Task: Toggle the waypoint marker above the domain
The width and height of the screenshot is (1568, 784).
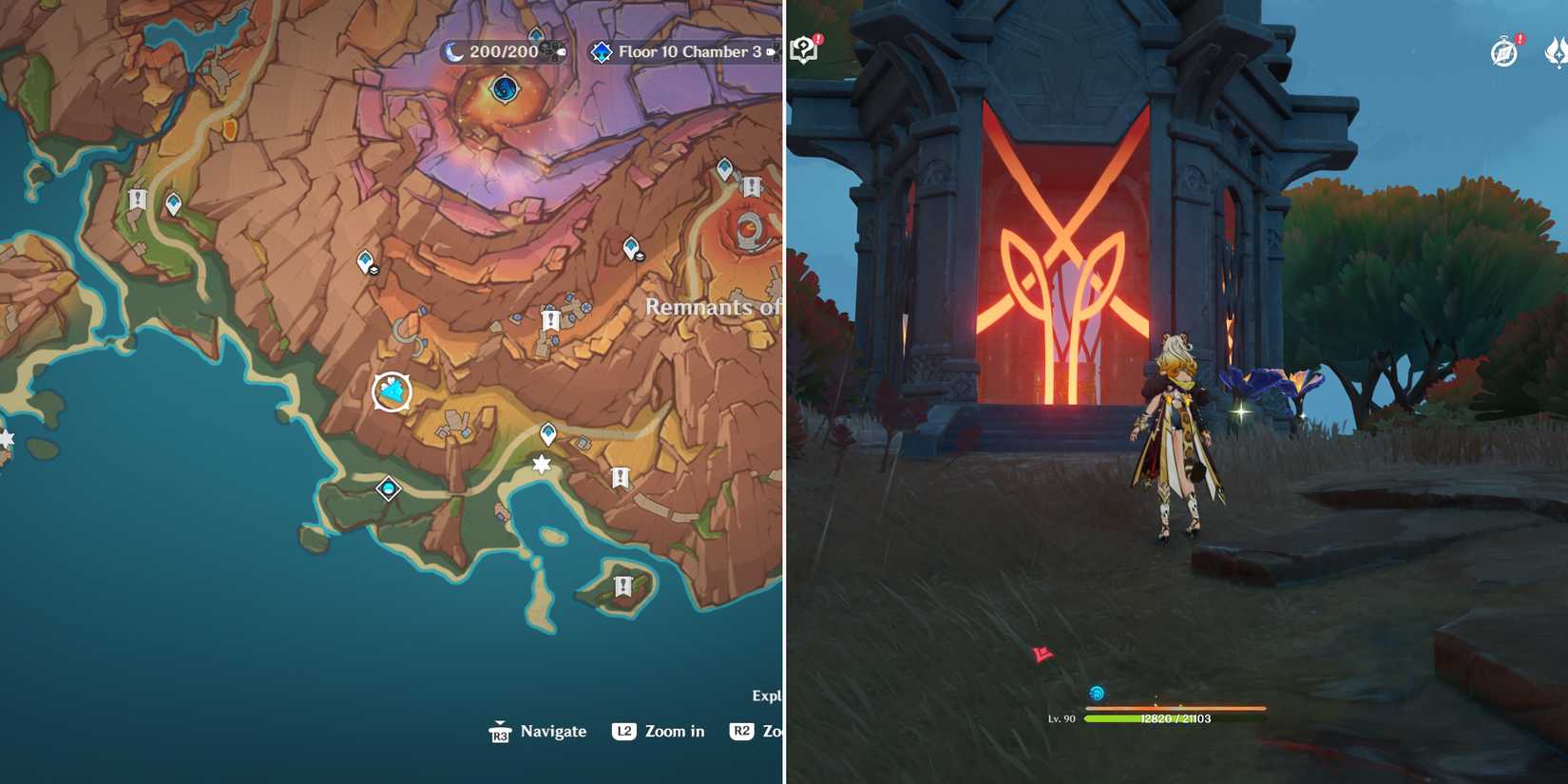Action: [x=547, y=432]
